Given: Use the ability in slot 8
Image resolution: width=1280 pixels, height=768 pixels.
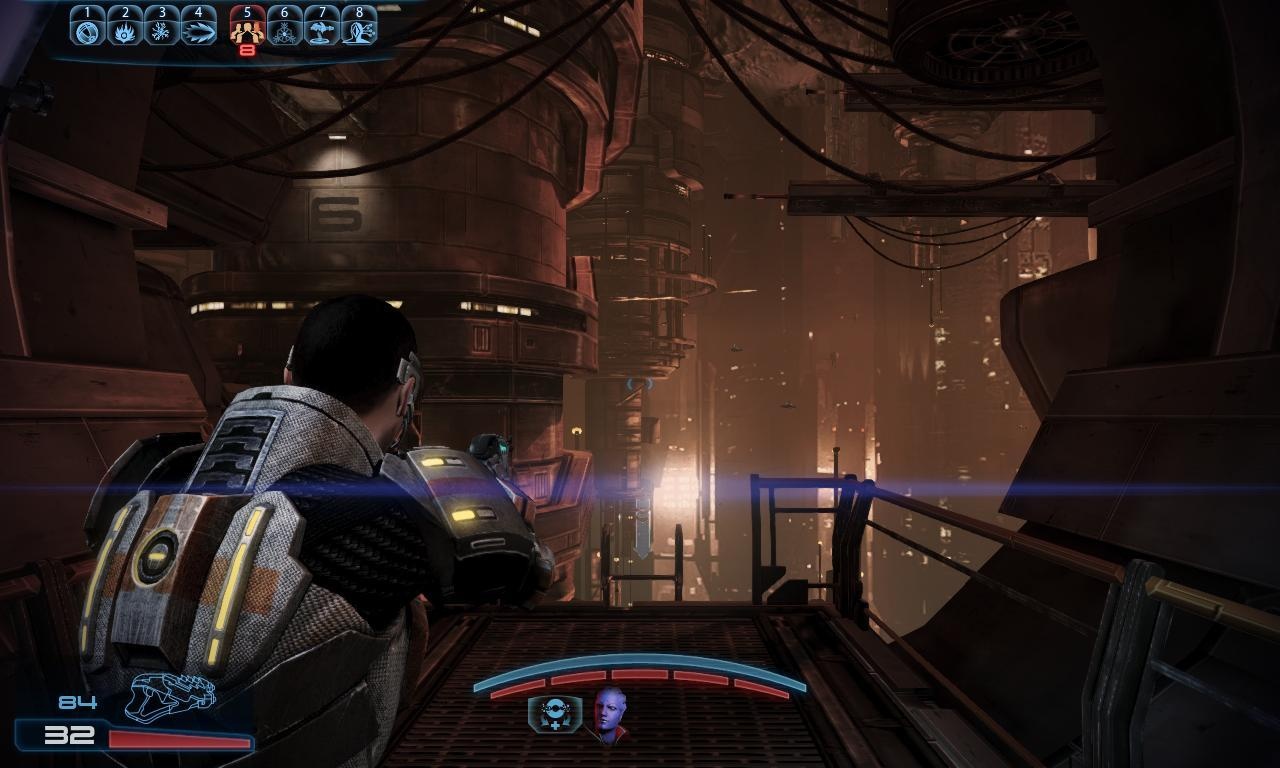Looking at the screenshot, I should 359,29.
